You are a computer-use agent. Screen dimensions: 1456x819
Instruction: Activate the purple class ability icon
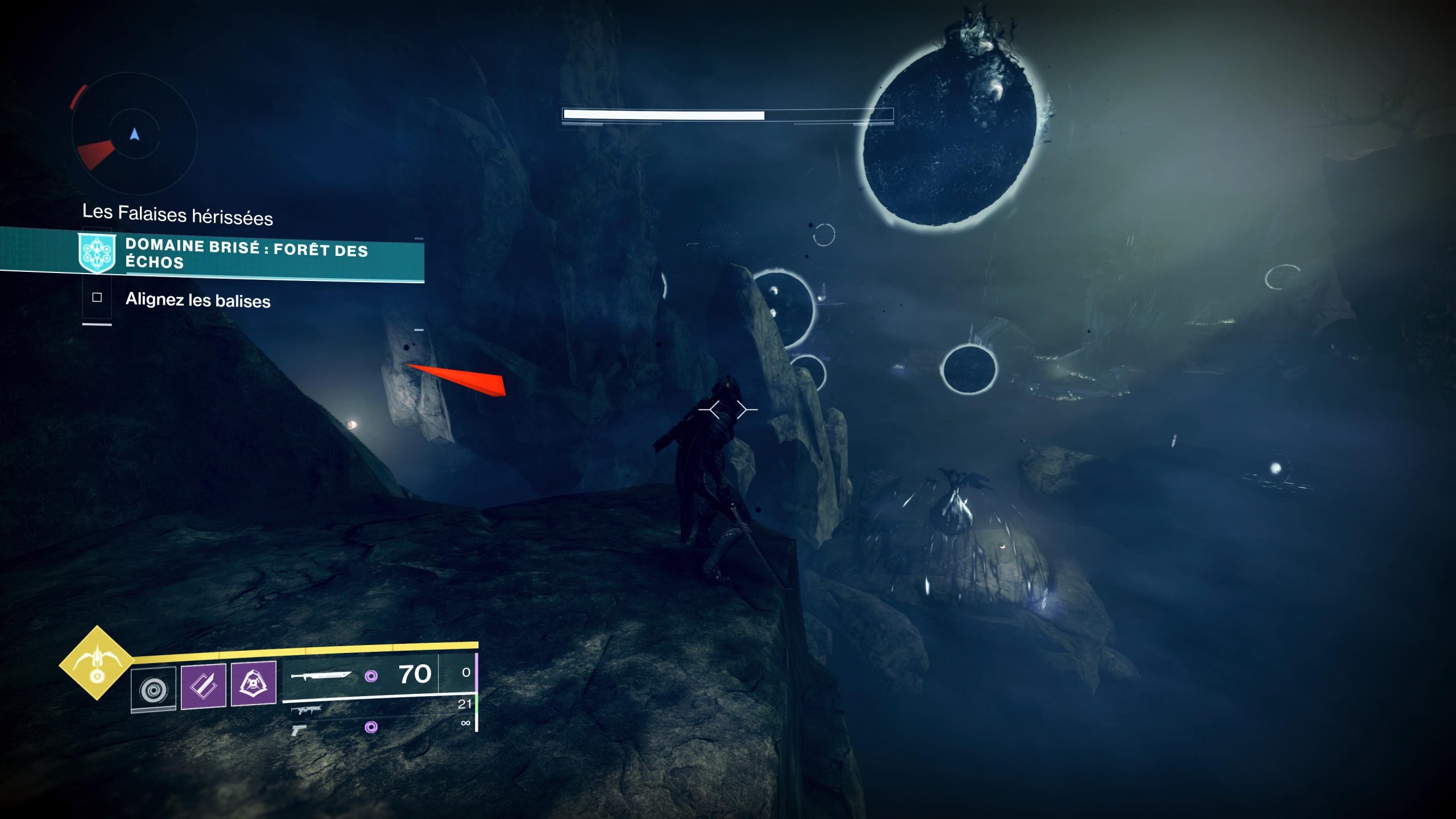point(254,683)
